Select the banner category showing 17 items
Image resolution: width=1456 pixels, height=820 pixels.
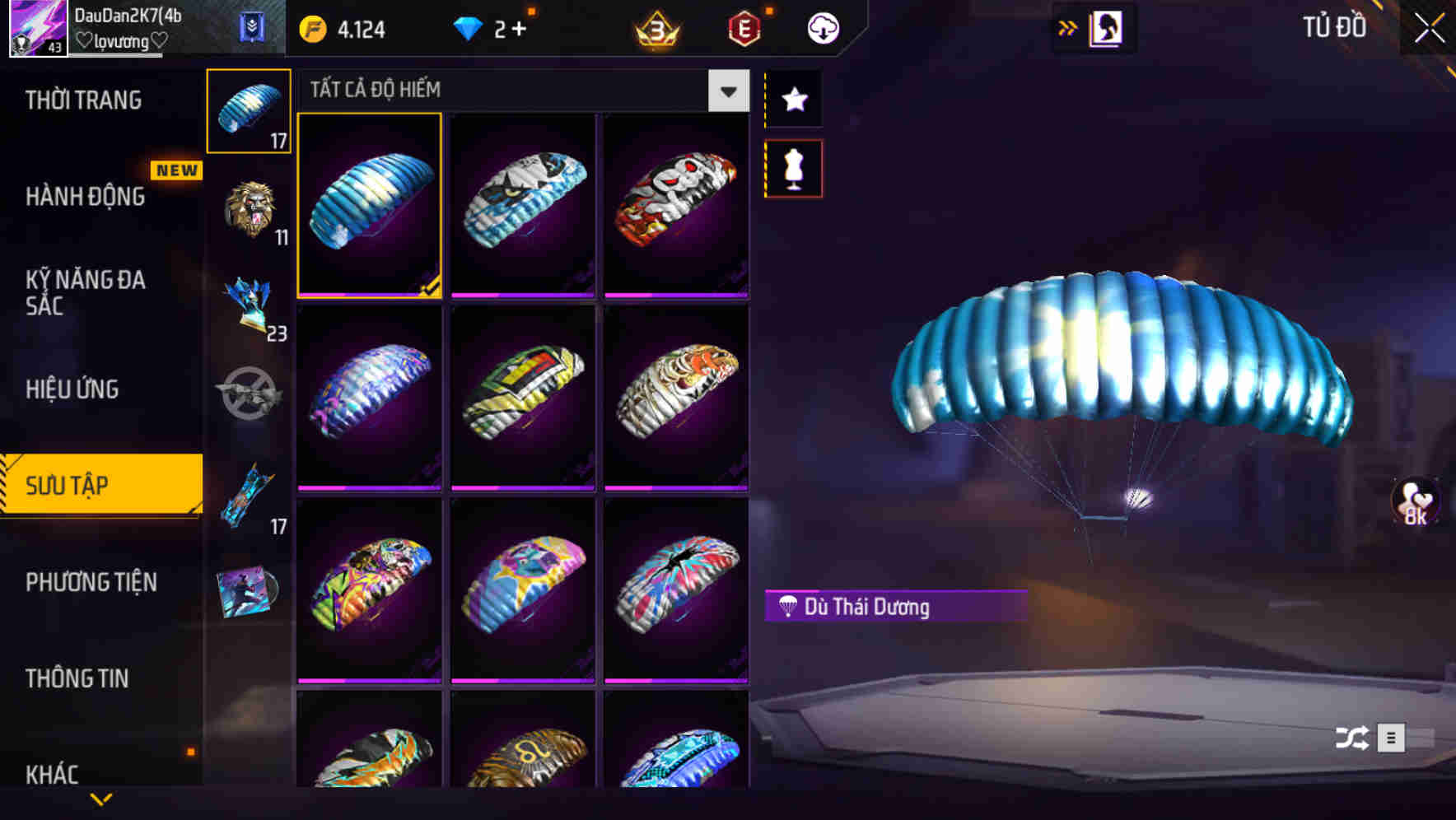(249, 494)
